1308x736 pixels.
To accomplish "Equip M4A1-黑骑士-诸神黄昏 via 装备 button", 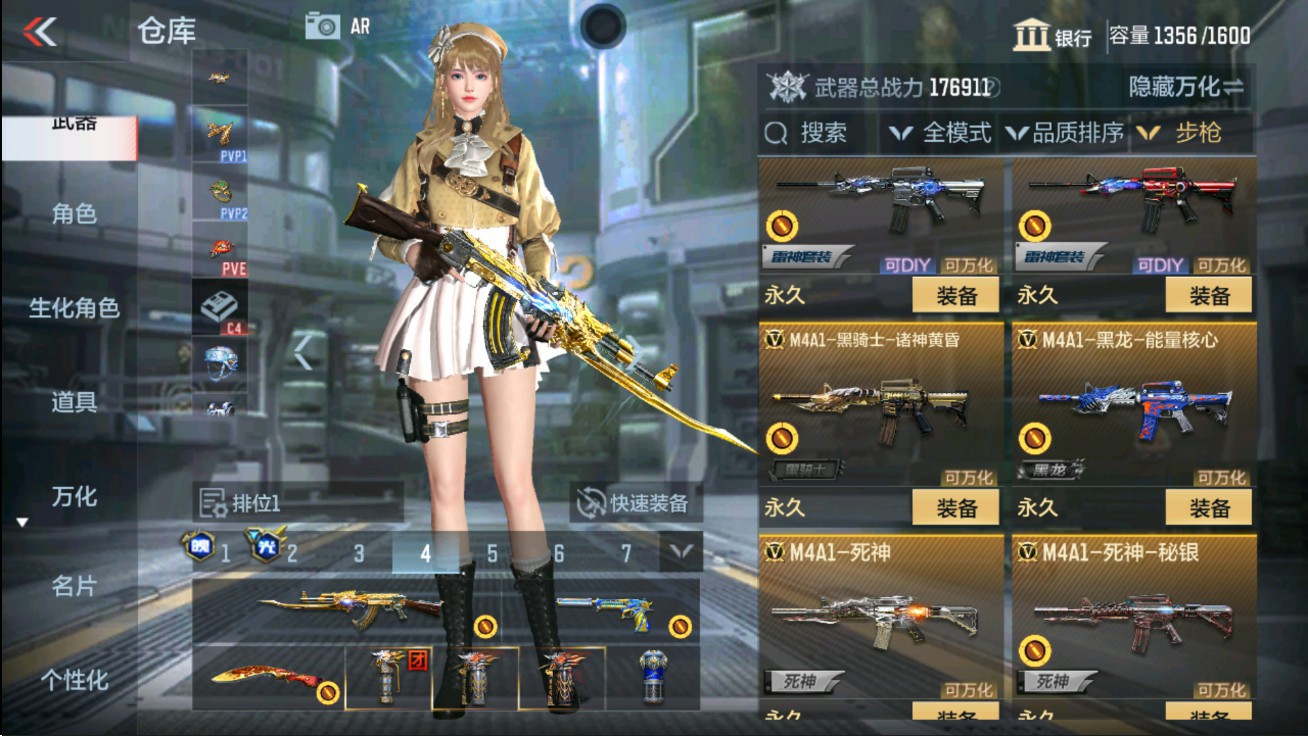I will pos(955,509).
